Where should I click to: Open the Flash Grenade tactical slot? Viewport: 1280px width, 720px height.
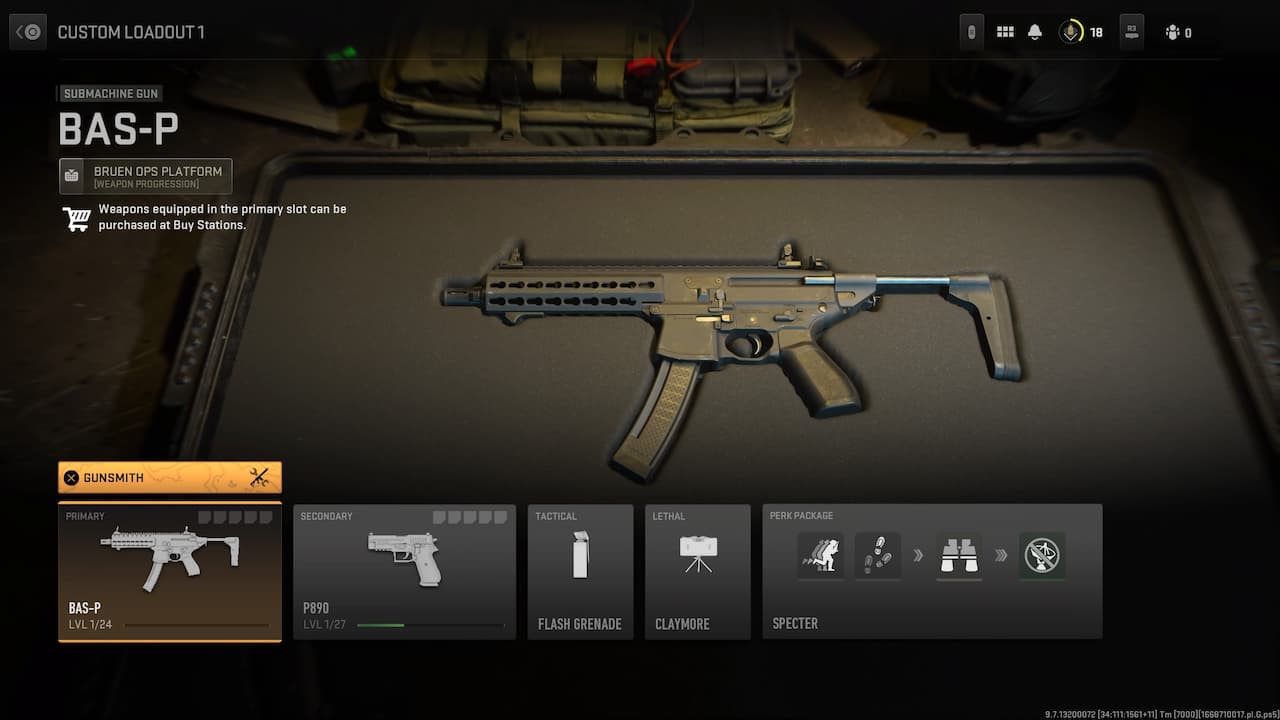click(x=580, y=572)
